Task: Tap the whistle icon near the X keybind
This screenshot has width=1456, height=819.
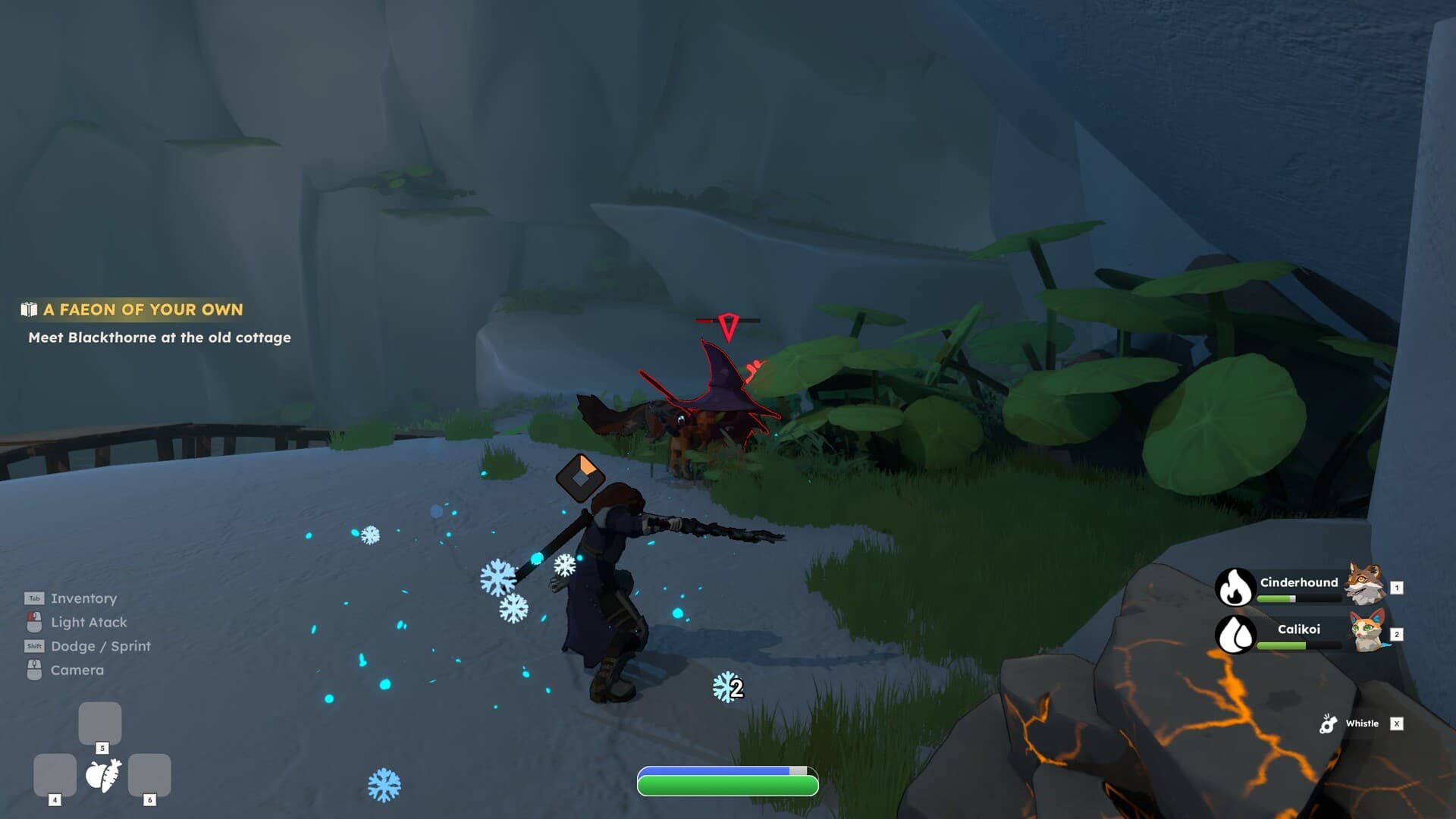Action: click(x=1328, y=723)
